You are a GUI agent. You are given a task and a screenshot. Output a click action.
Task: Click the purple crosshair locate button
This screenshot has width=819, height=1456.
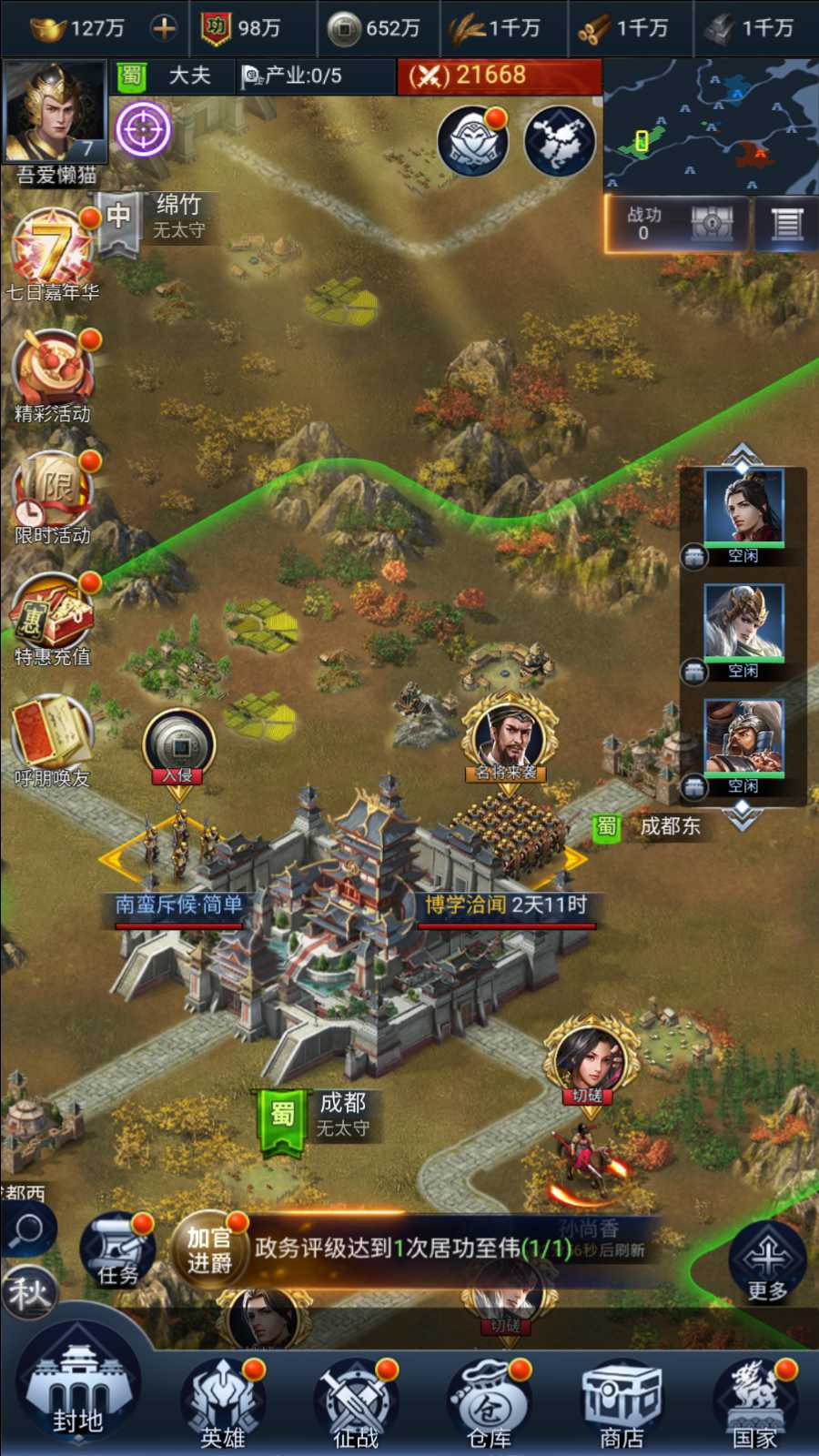[x=143, y=128]
